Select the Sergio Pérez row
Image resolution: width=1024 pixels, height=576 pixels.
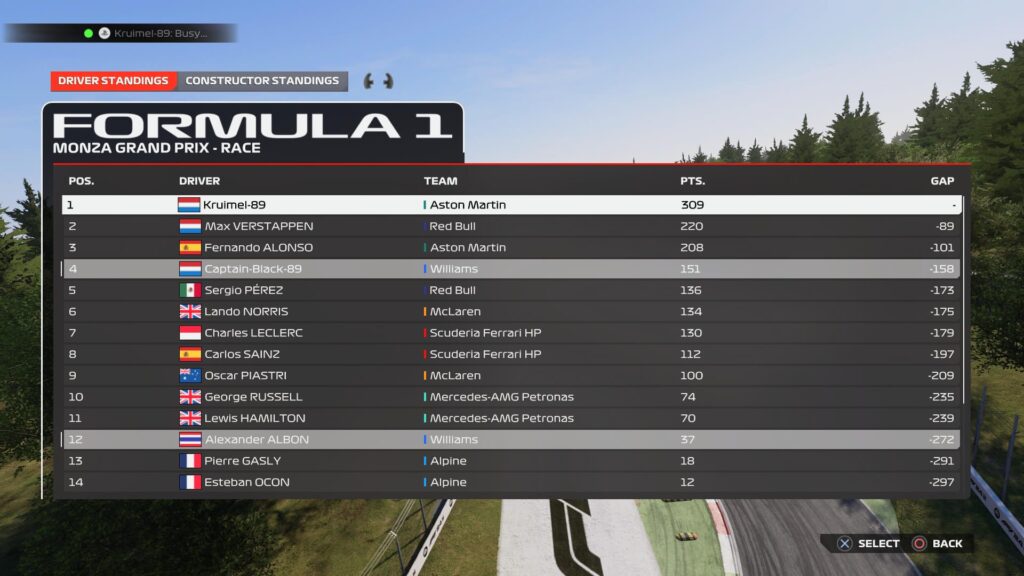510,290
